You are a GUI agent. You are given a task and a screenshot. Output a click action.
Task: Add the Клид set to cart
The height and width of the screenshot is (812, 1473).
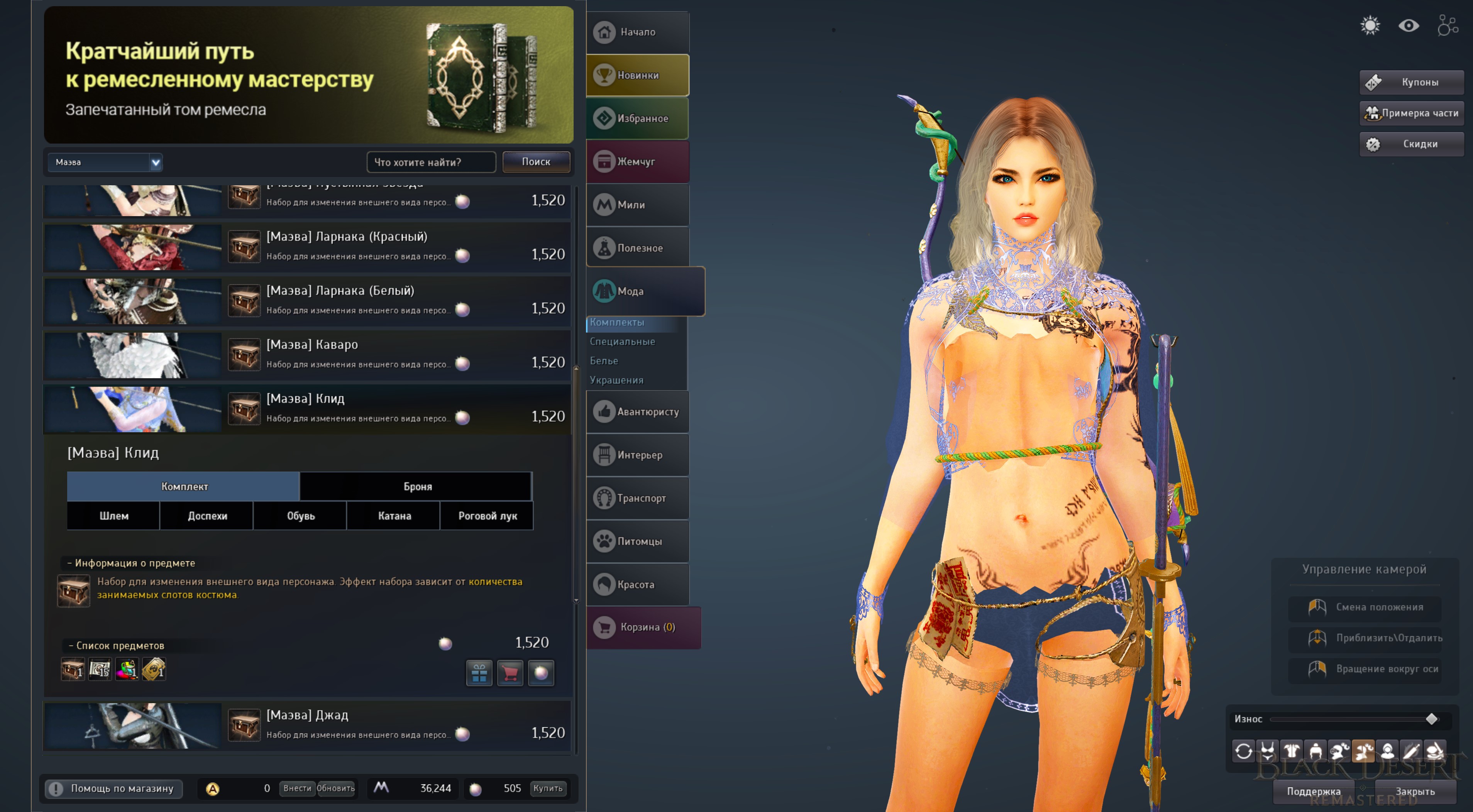pos(510,673)
